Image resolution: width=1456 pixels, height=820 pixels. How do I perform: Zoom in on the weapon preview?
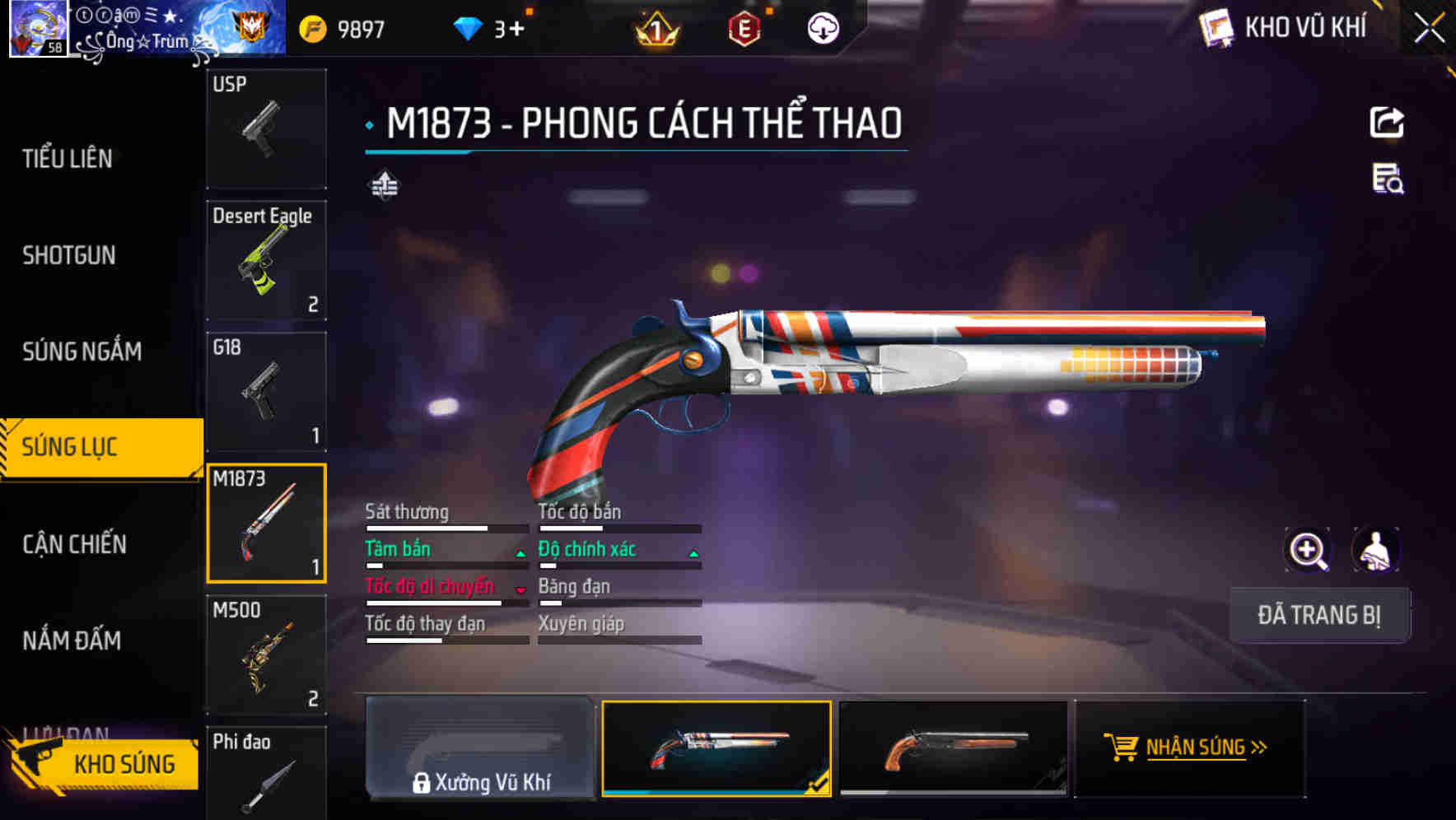click(x=1308, y=551)
